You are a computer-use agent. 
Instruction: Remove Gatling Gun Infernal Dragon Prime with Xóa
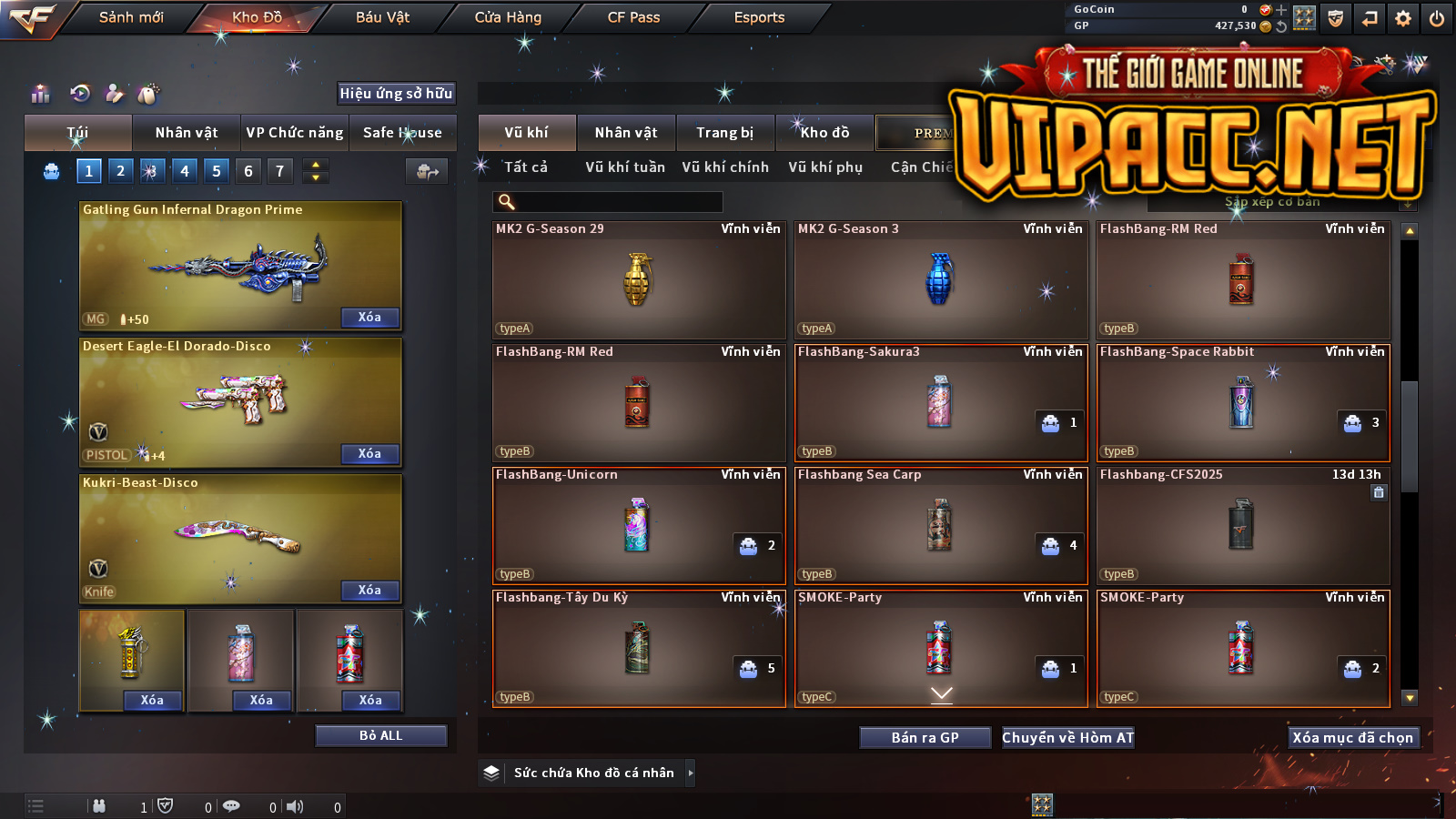point(369,318)
